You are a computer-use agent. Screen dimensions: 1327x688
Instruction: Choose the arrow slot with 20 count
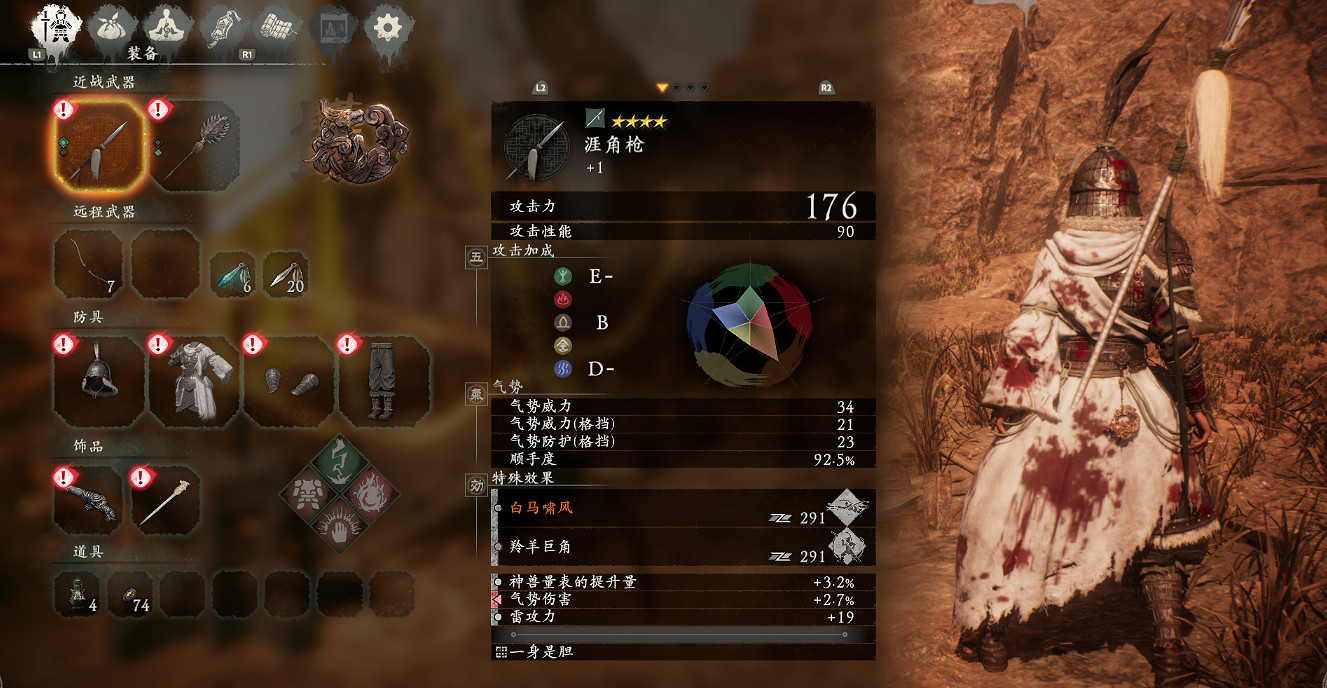coord(285,274)
